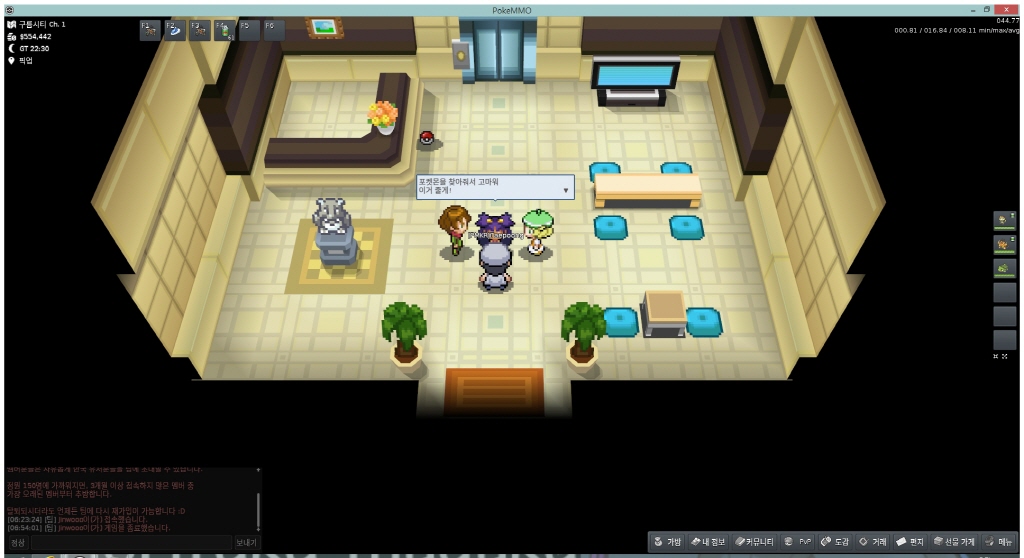Open the 내 정보 trainer info panel
This screenshot has height=558, width=1024.
(707, 541)
